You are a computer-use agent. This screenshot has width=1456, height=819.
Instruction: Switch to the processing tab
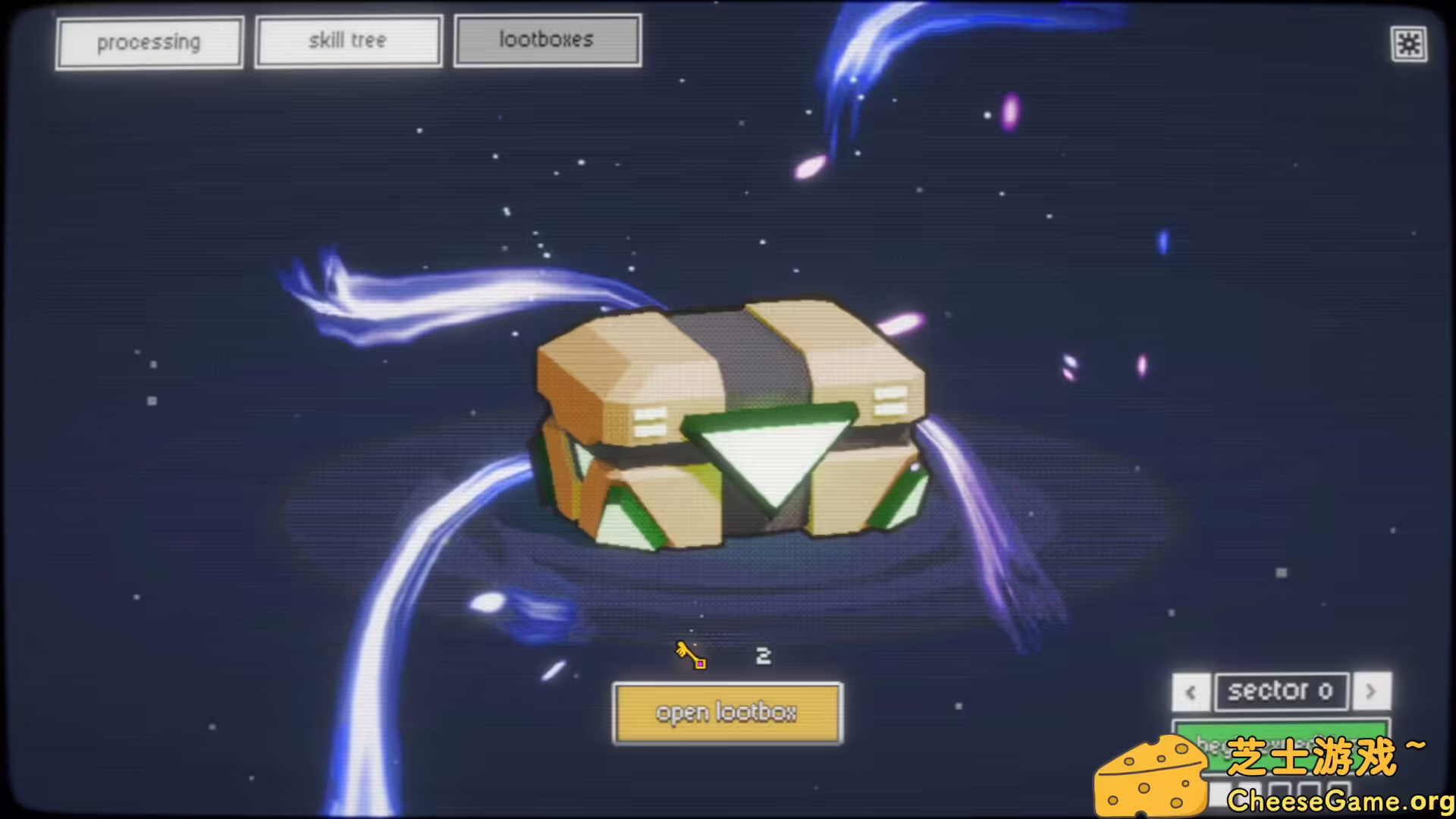click(149, 42)
